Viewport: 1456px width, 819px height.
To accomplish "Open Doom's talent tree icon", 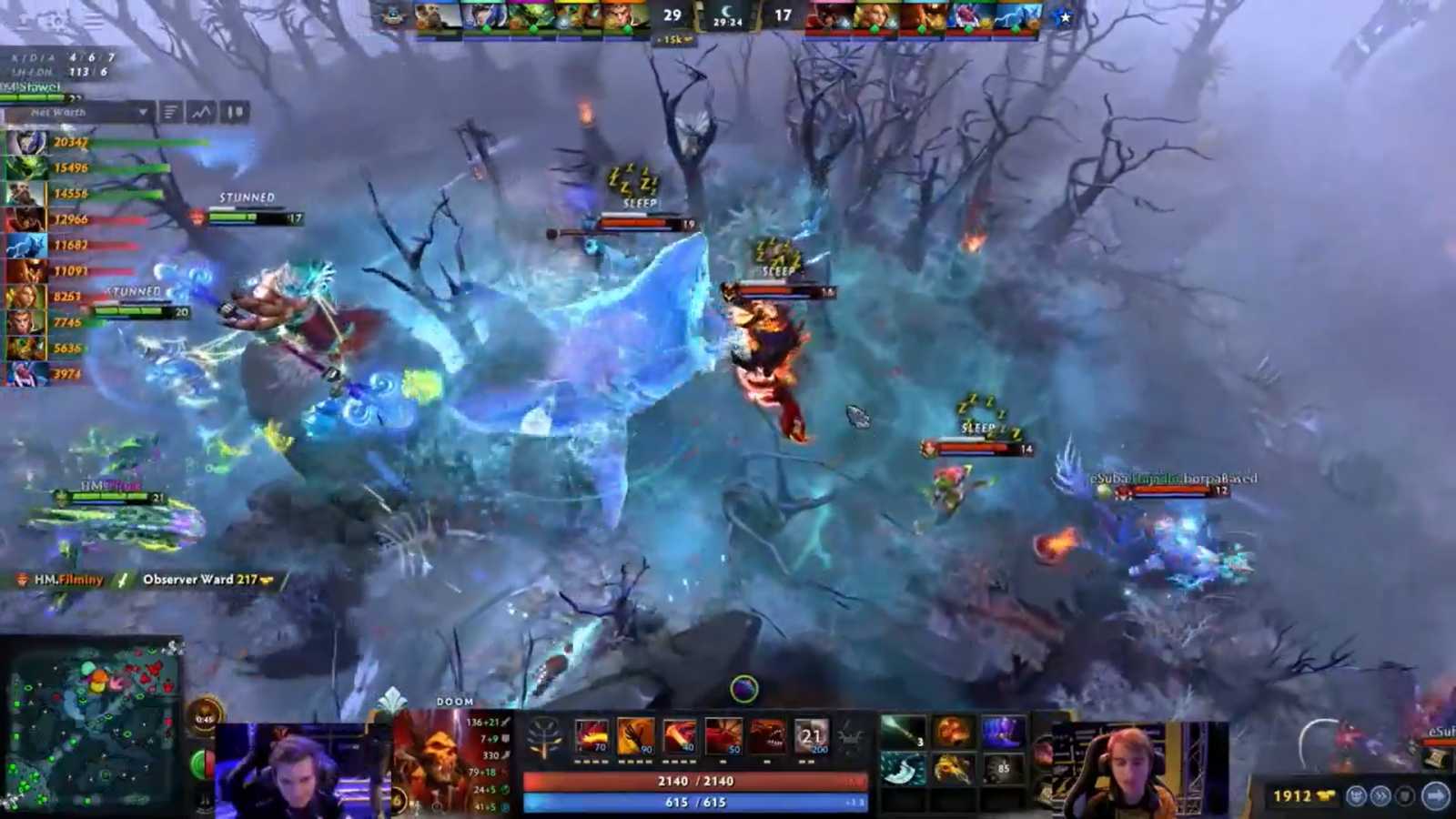I will point(544,735).
